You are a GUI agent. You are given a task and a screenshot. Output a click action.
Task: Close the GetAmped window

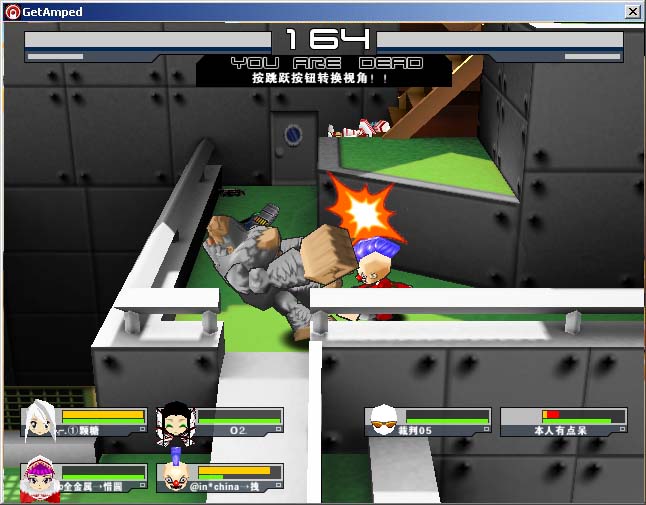click(x=632, y=12)
